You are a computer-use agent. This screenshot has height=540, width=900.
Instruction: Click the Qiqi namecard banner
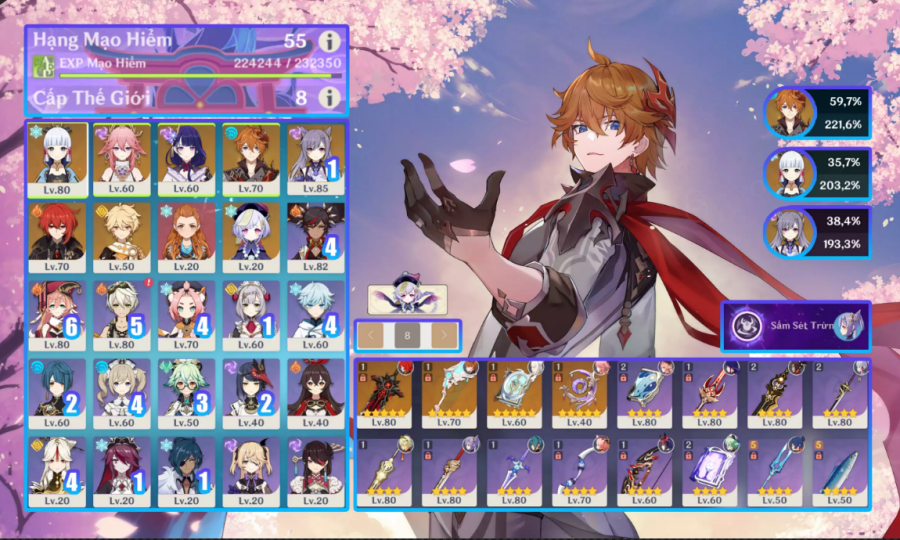click(405, 298)
